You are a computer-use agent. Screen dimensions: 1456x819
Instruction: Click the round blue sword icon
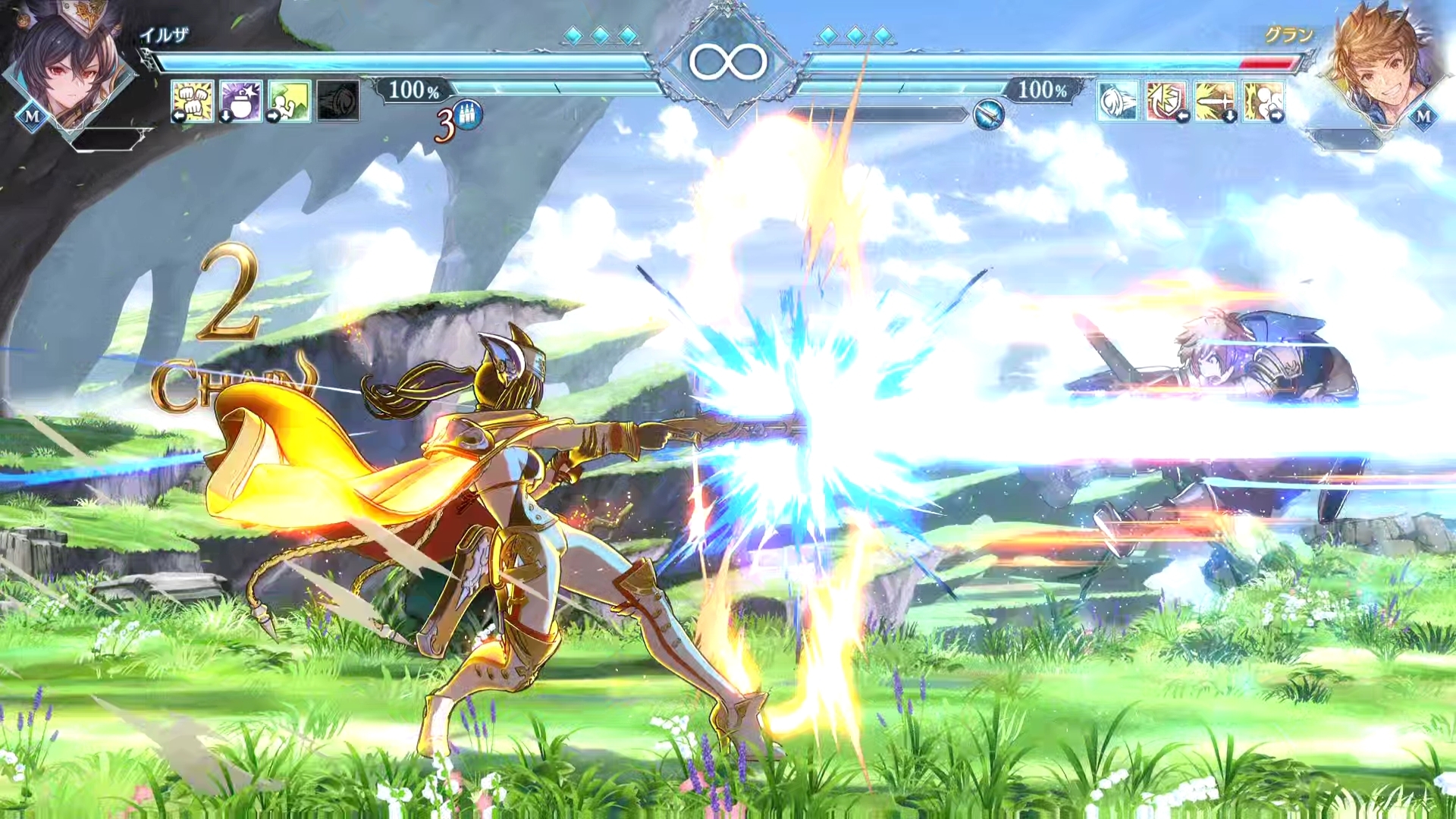click(988, 115)
